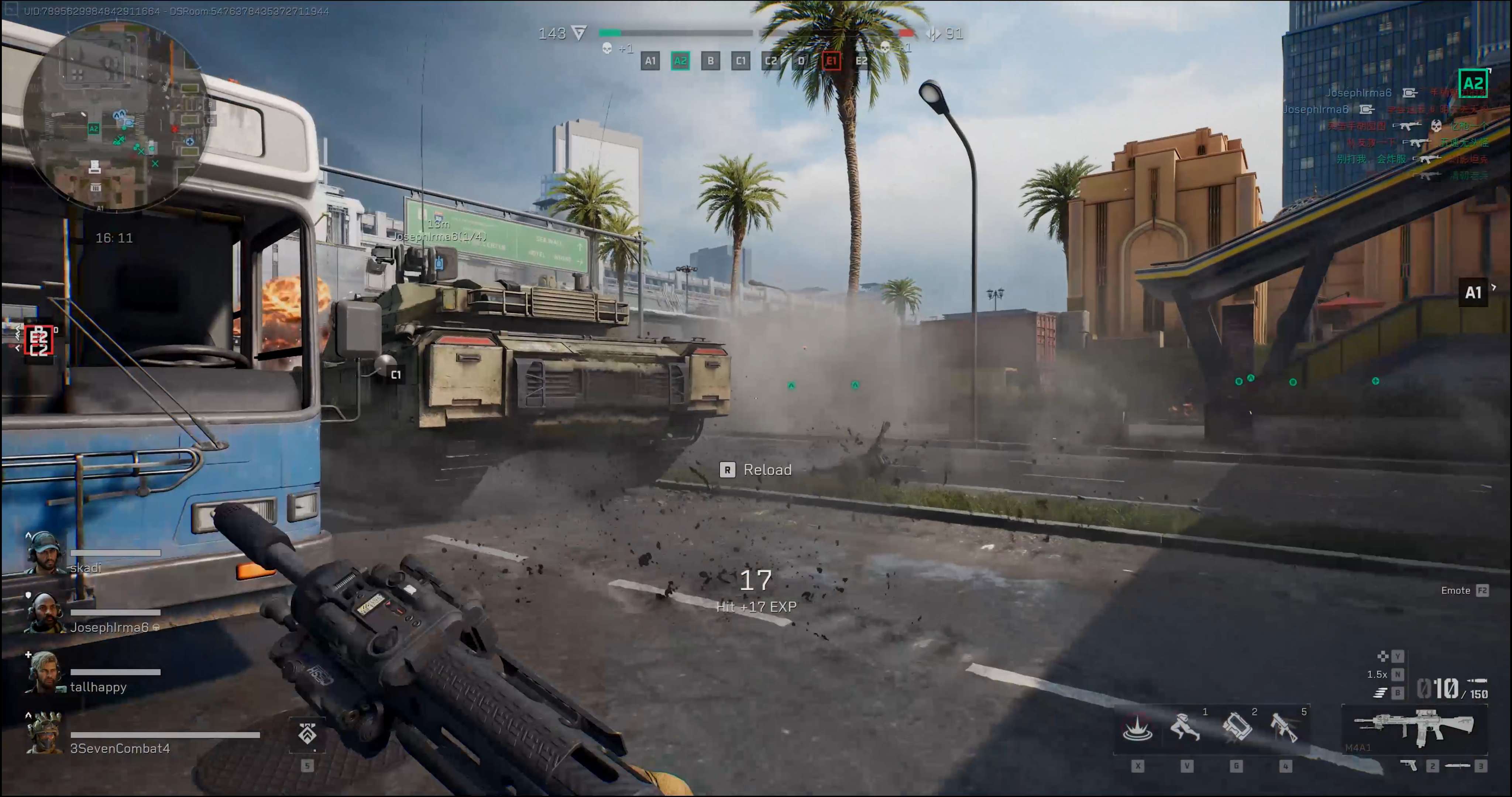Click the chevron badge icon beside squad list

coord(307,734)
